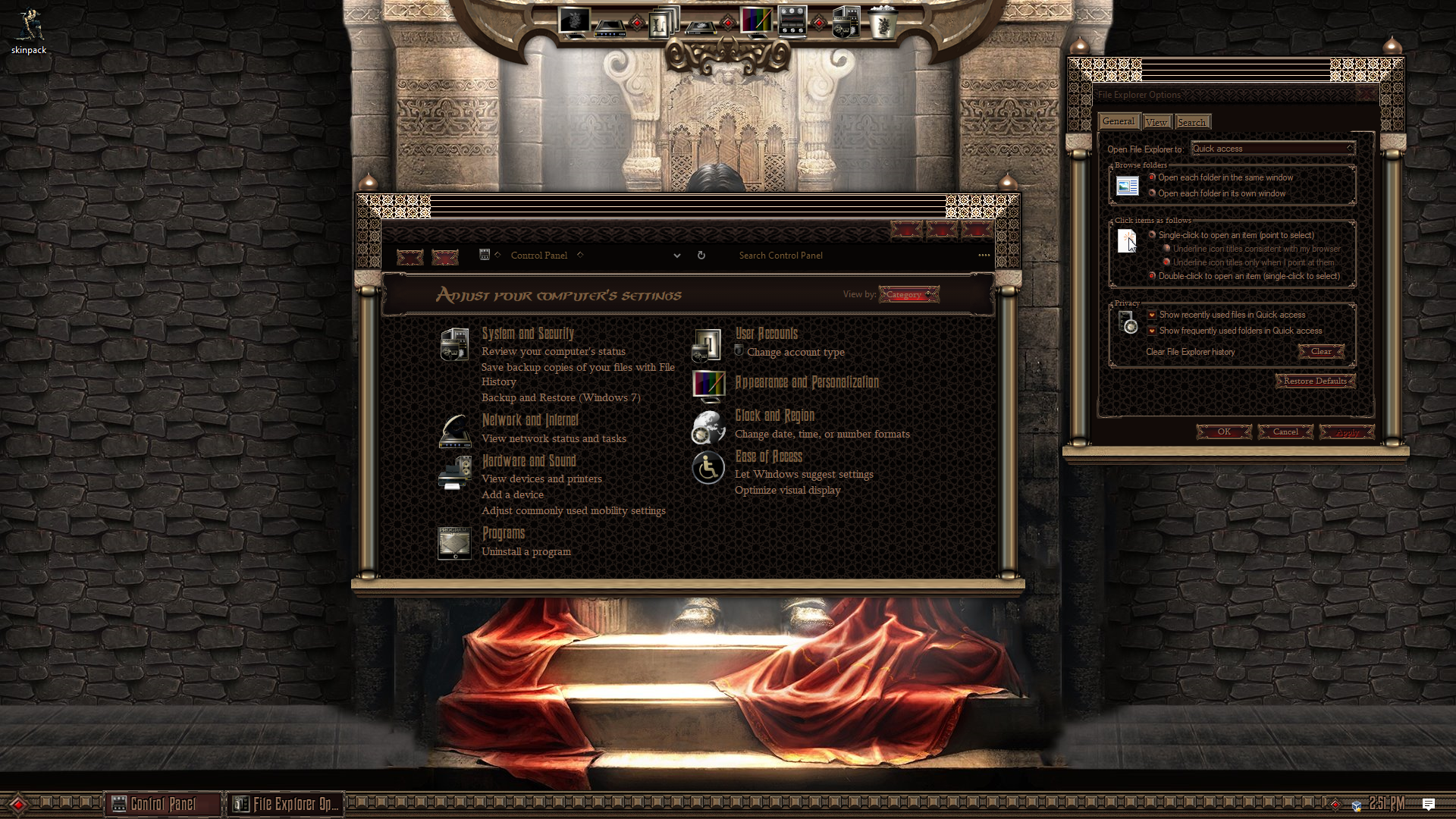Screen dimensions: 1456x819
Task: Open the Quick access dropdown
Action: (x=1272, y=149)
